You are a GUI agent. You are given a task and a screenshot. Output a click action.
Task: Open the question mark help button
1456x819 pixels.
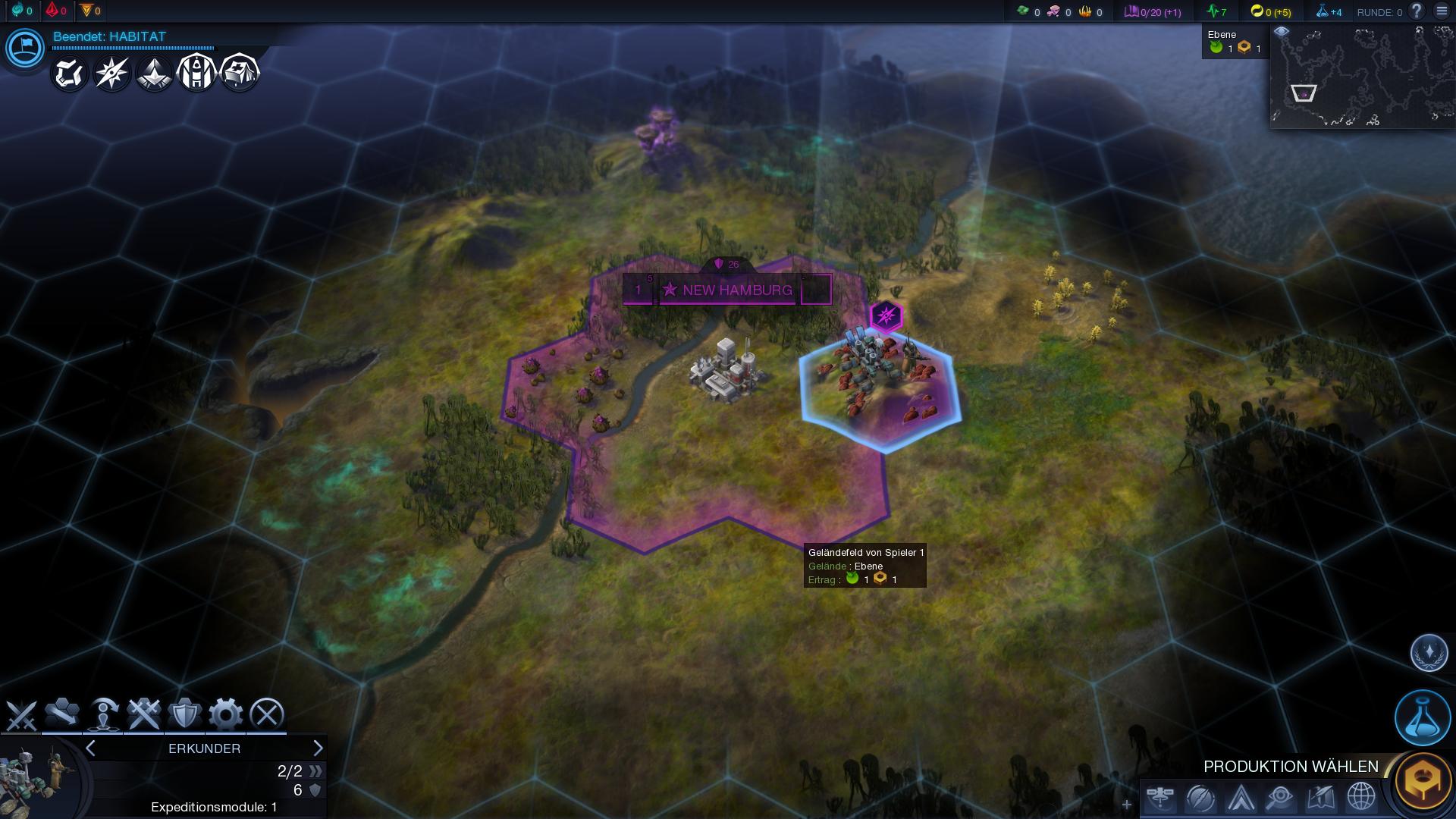pos(1416,11)
